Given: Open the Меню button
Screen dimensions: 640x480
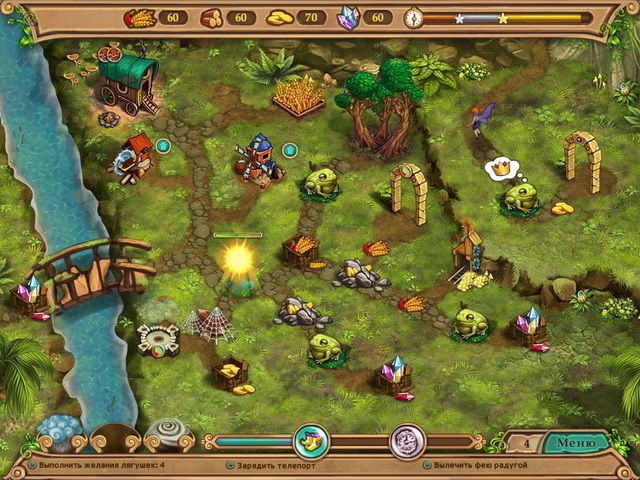Looking at the screenshot, I should coord(575,442).
